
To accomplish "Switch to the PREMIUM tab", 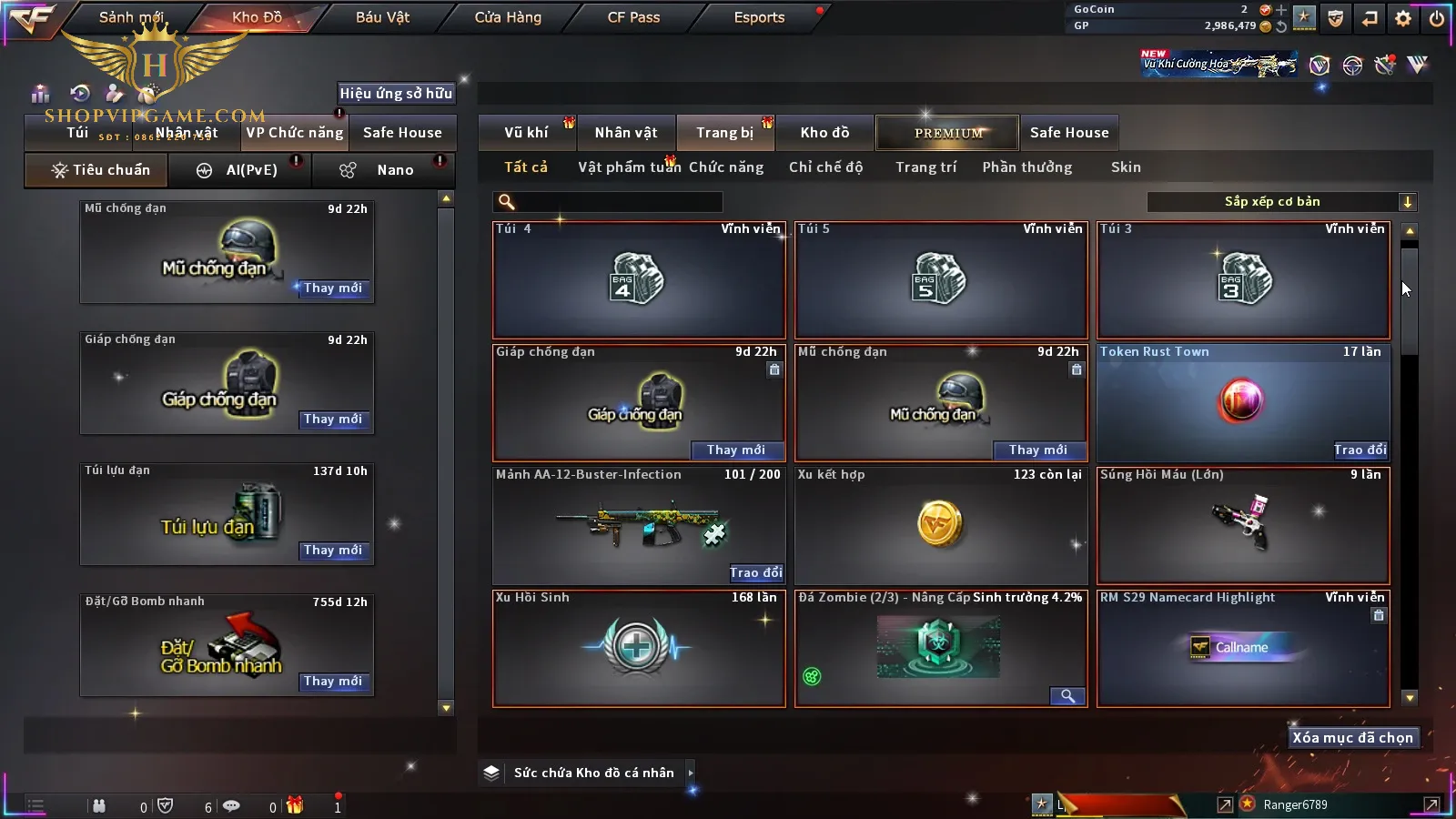I will click(x=947, y=133).
